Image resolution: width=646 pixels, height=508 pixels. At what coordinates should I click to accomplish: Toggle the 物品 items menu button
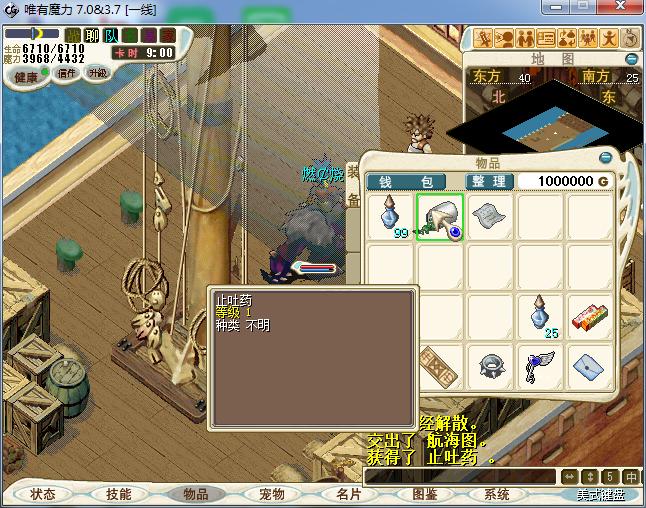pyautogui.click(x=195, y=494)
